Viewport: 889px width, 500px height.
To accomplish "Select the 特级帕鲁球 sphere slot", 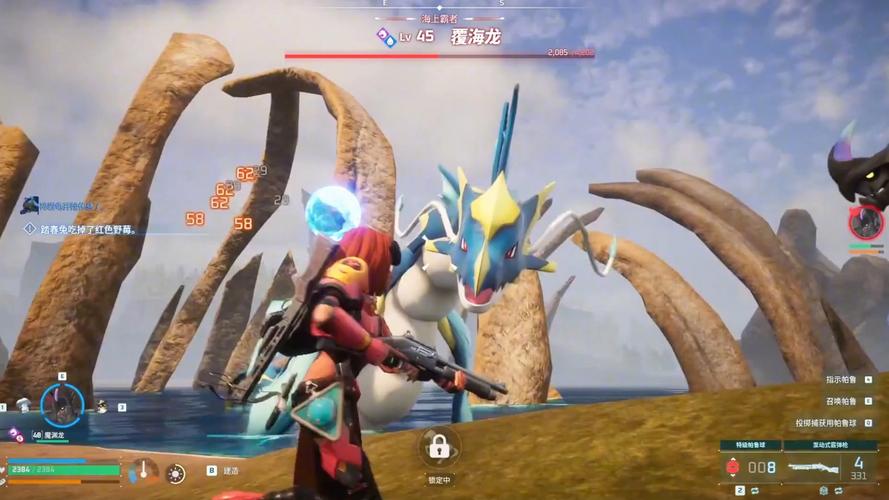I will [x=750, y=466].
